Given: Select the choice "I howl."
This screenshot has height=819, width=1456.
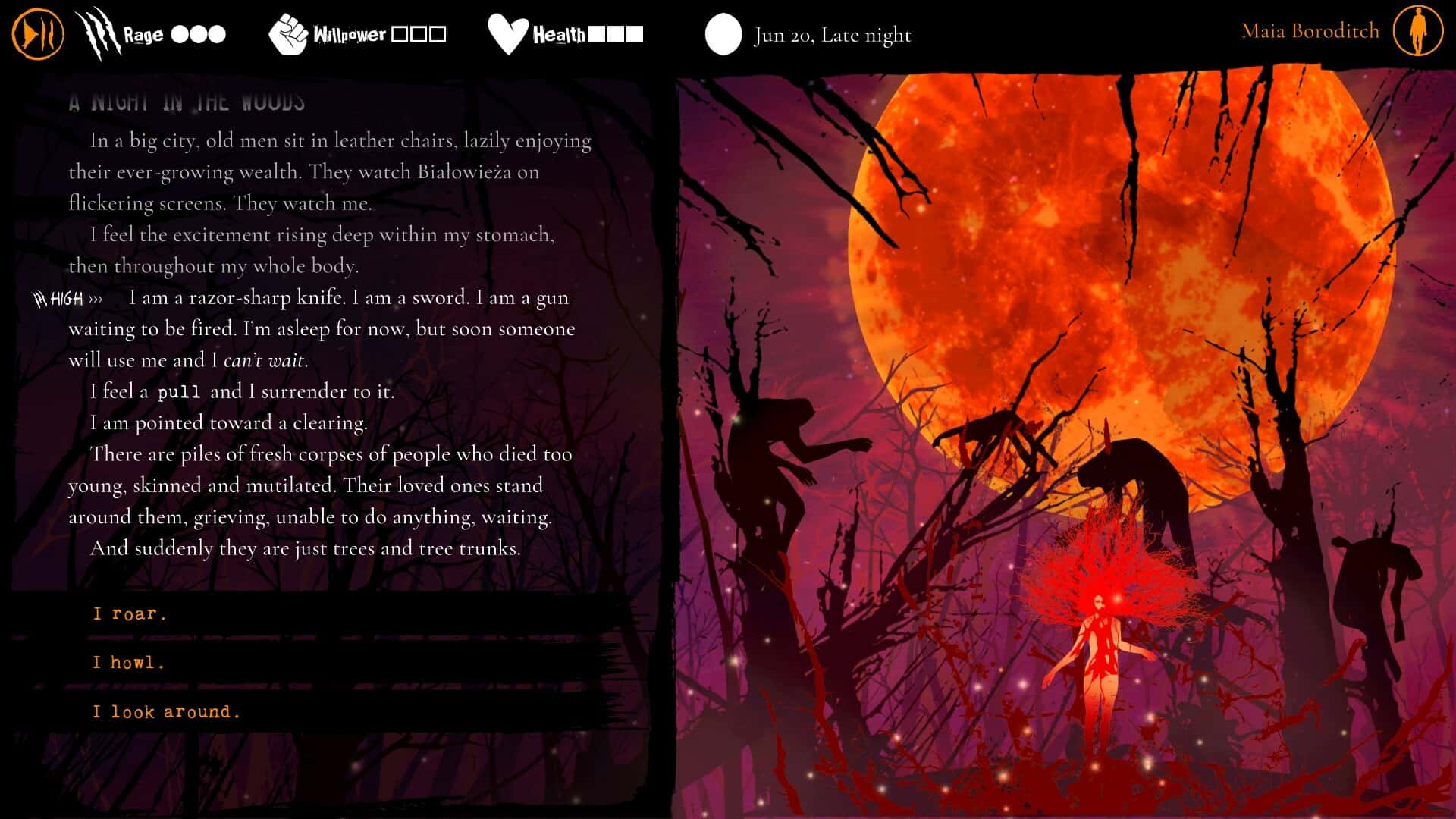Looking at the screenshot, I should 127,662.
